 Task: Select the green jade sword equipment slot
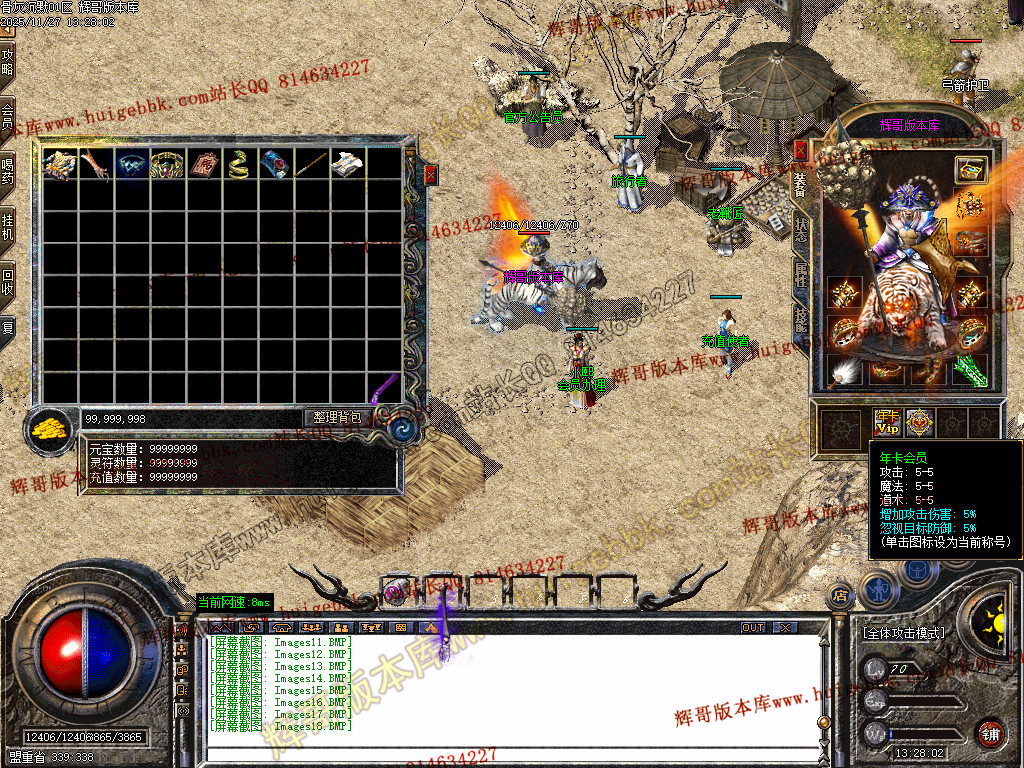tap(969, 370)
